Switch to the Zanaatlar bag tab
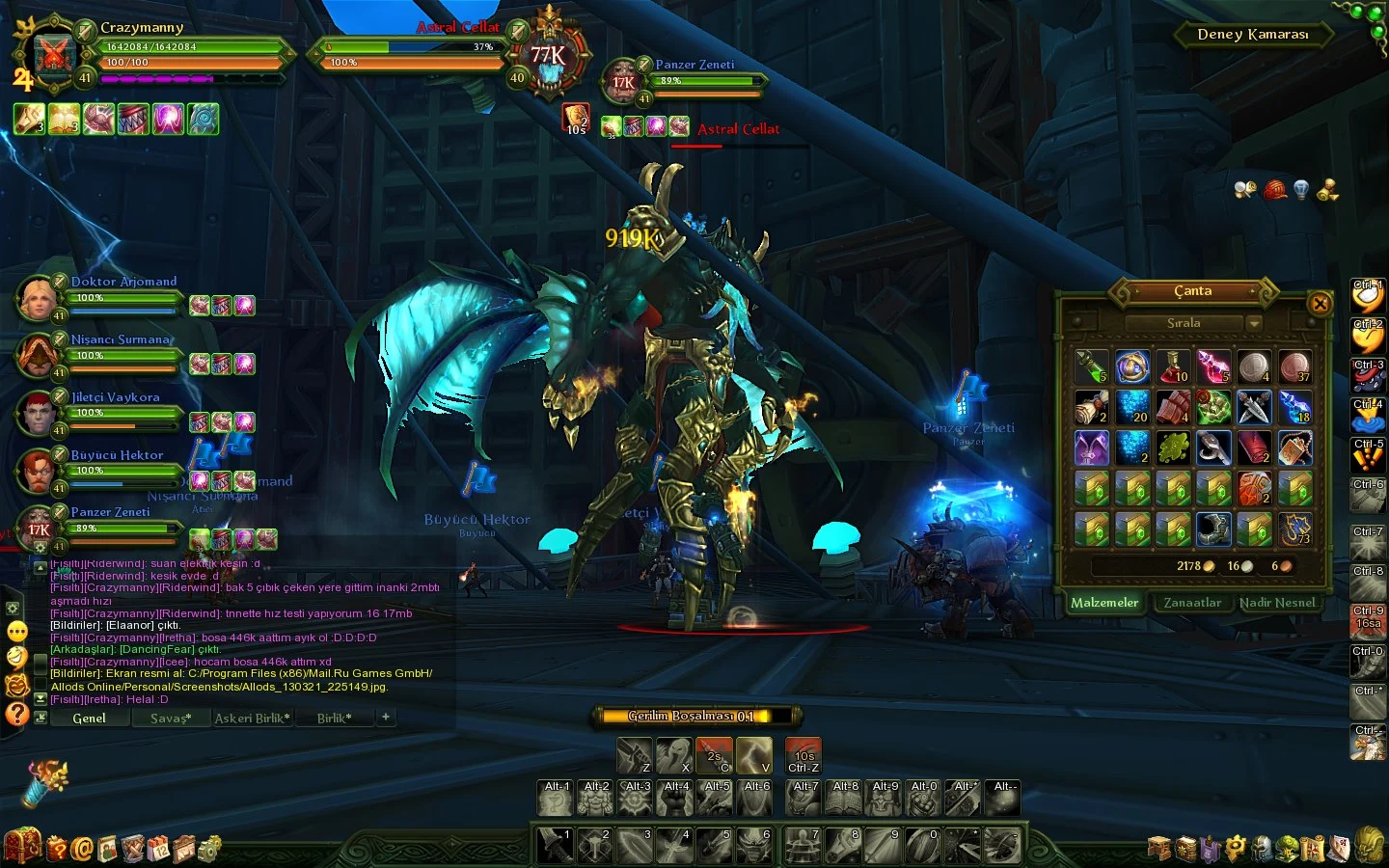This screenshot has height=868, width=1389. tap(1192, 602)
